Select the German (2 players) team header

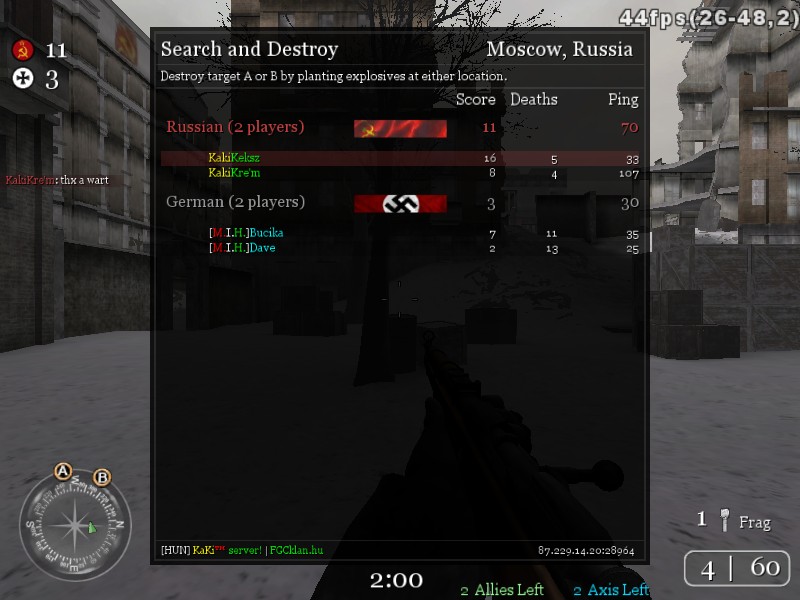click(x=235, y=202)
